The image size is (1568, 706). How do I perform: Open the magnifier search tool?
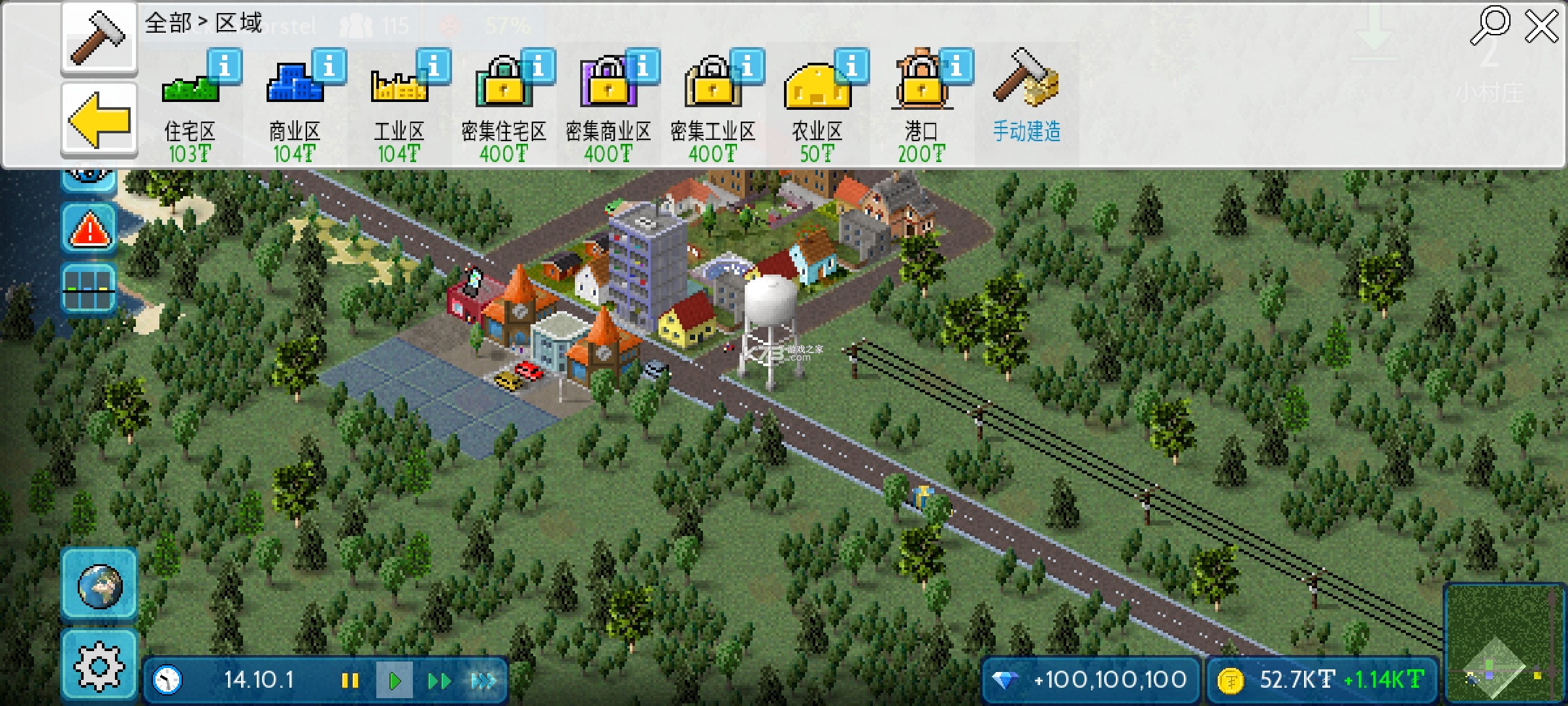click(x=1490, y=26)
